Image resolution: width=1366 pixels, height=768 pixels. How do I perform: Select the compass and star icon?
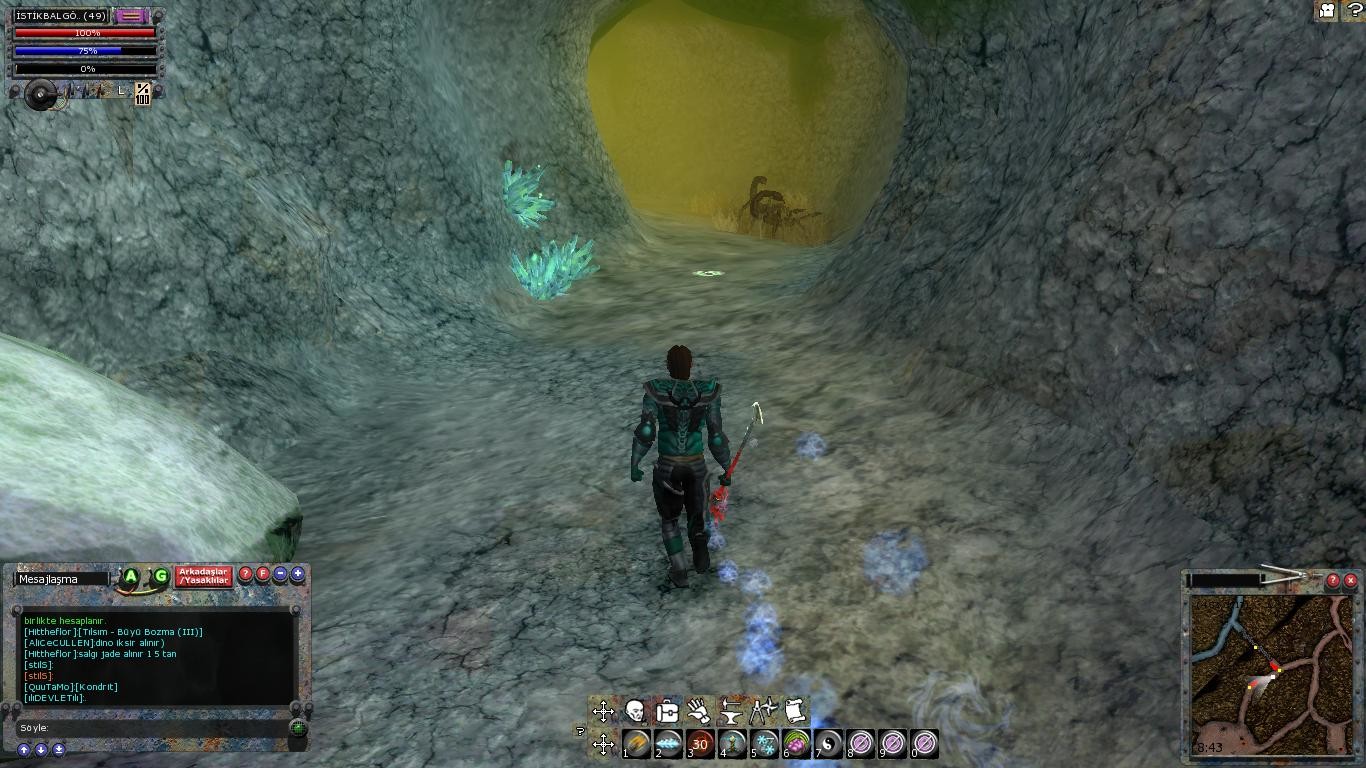pyautogui.click(x=764, y=711)
